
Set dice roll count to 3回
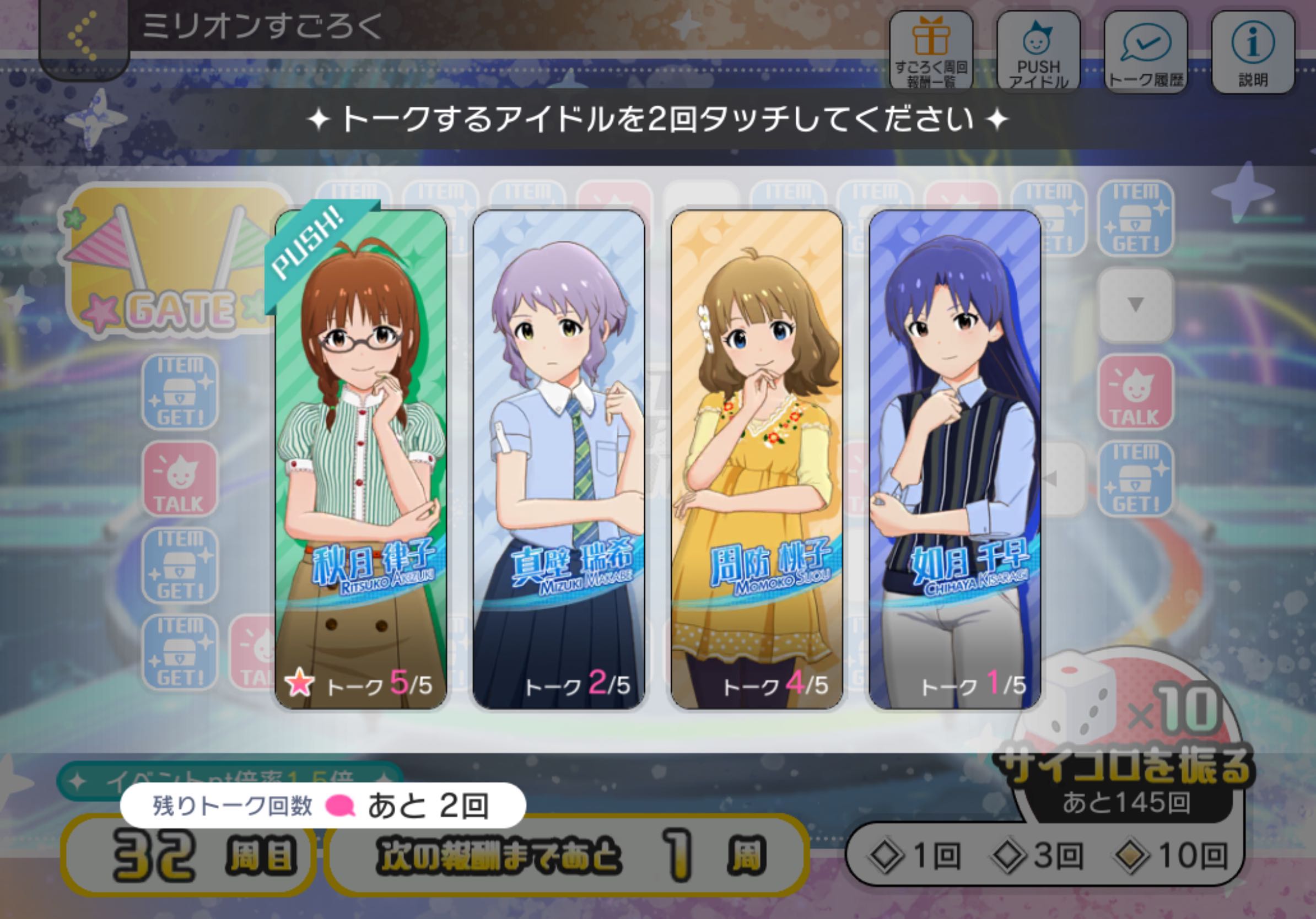[1038, 856]
